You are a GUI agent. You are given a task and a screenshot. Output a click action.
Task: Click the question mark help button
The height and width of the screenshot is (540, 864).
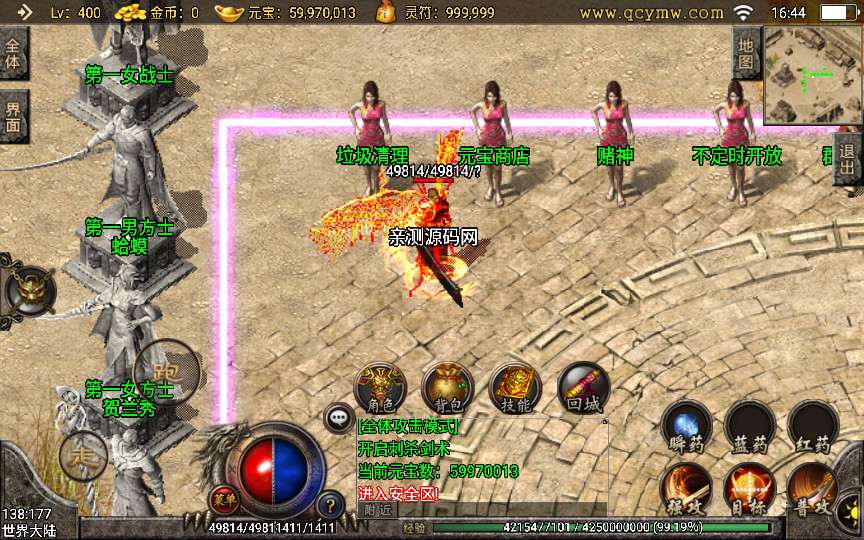(x=330, y=505)
